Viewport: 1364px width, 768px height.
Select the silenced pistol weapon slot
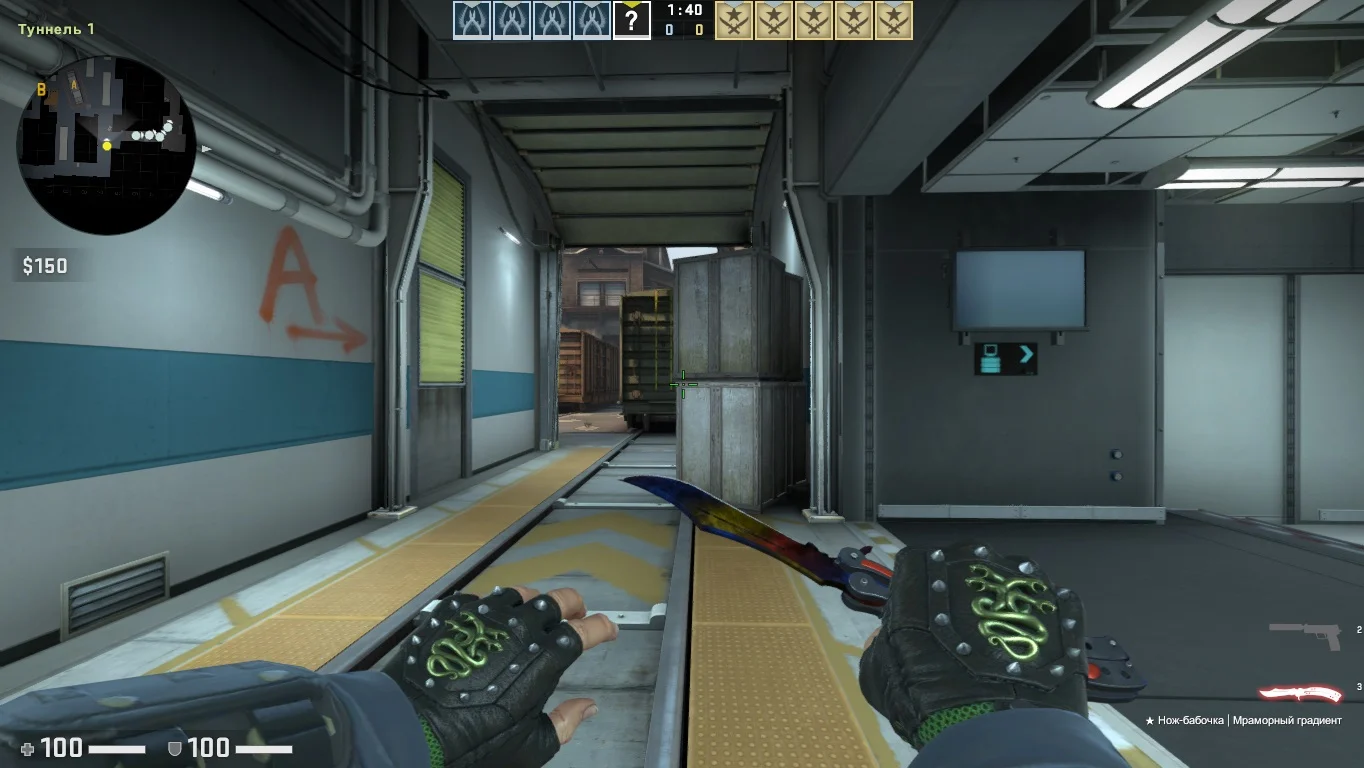click(x=1306, y=634)
